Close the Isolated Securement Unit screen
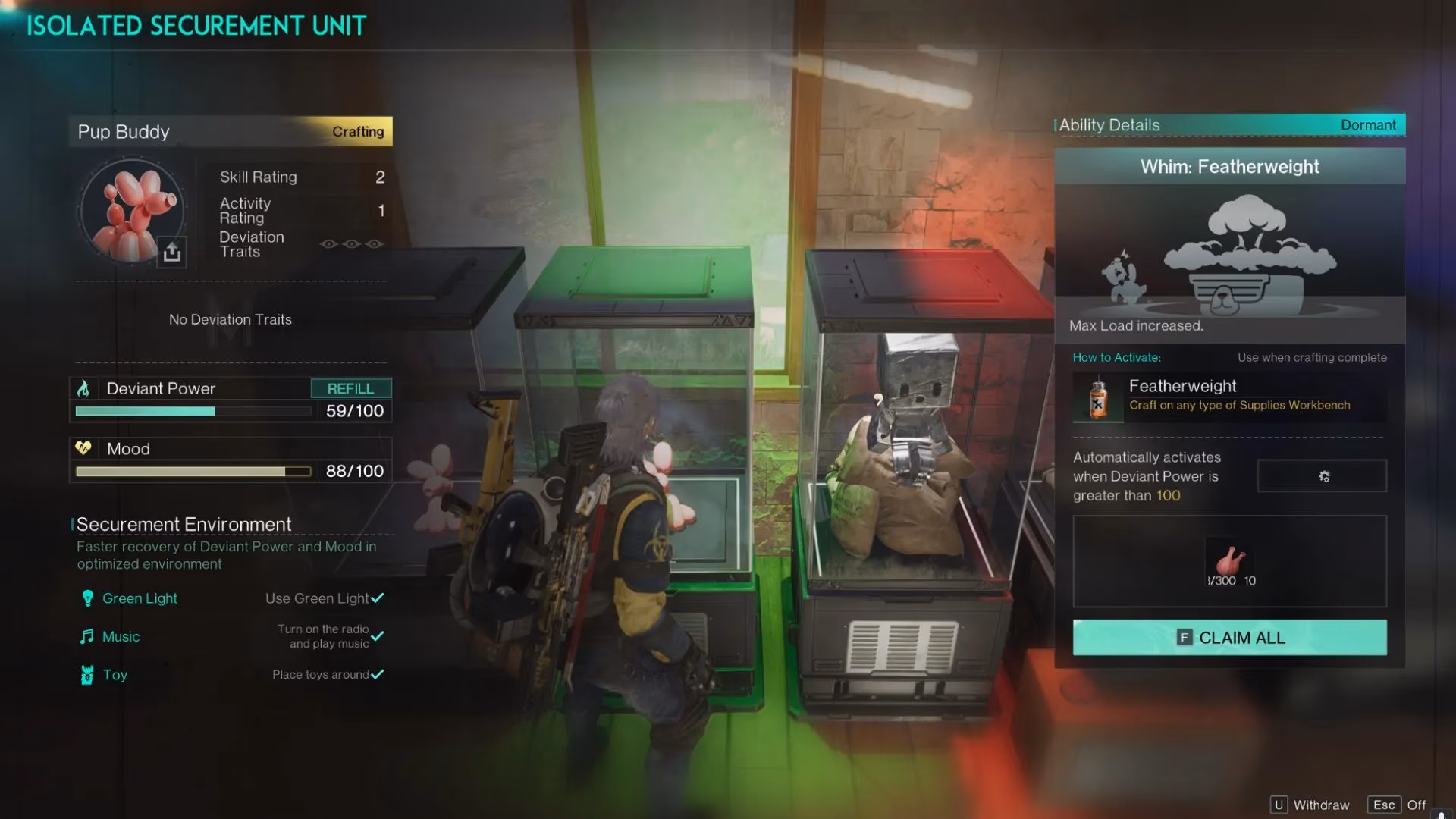This screenshot has height=819, width=1456. point(1396,805)
